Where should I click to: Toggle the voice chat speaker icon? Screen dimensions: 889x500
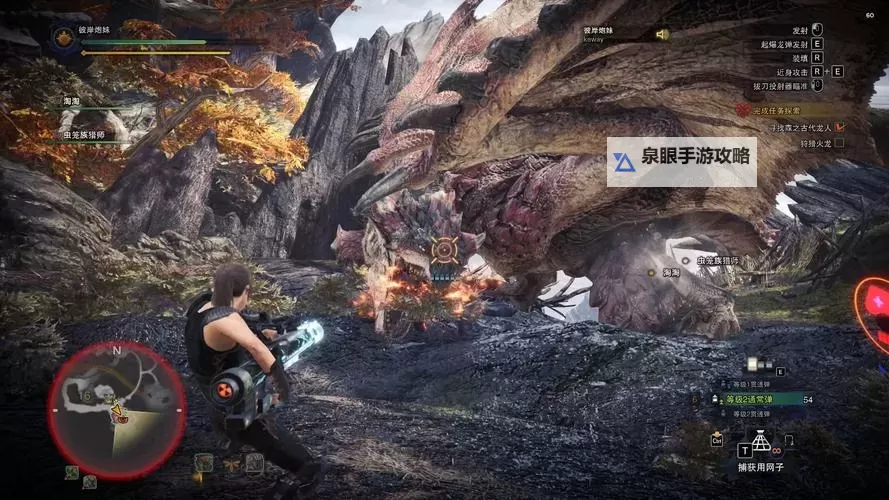click(661, 35)
